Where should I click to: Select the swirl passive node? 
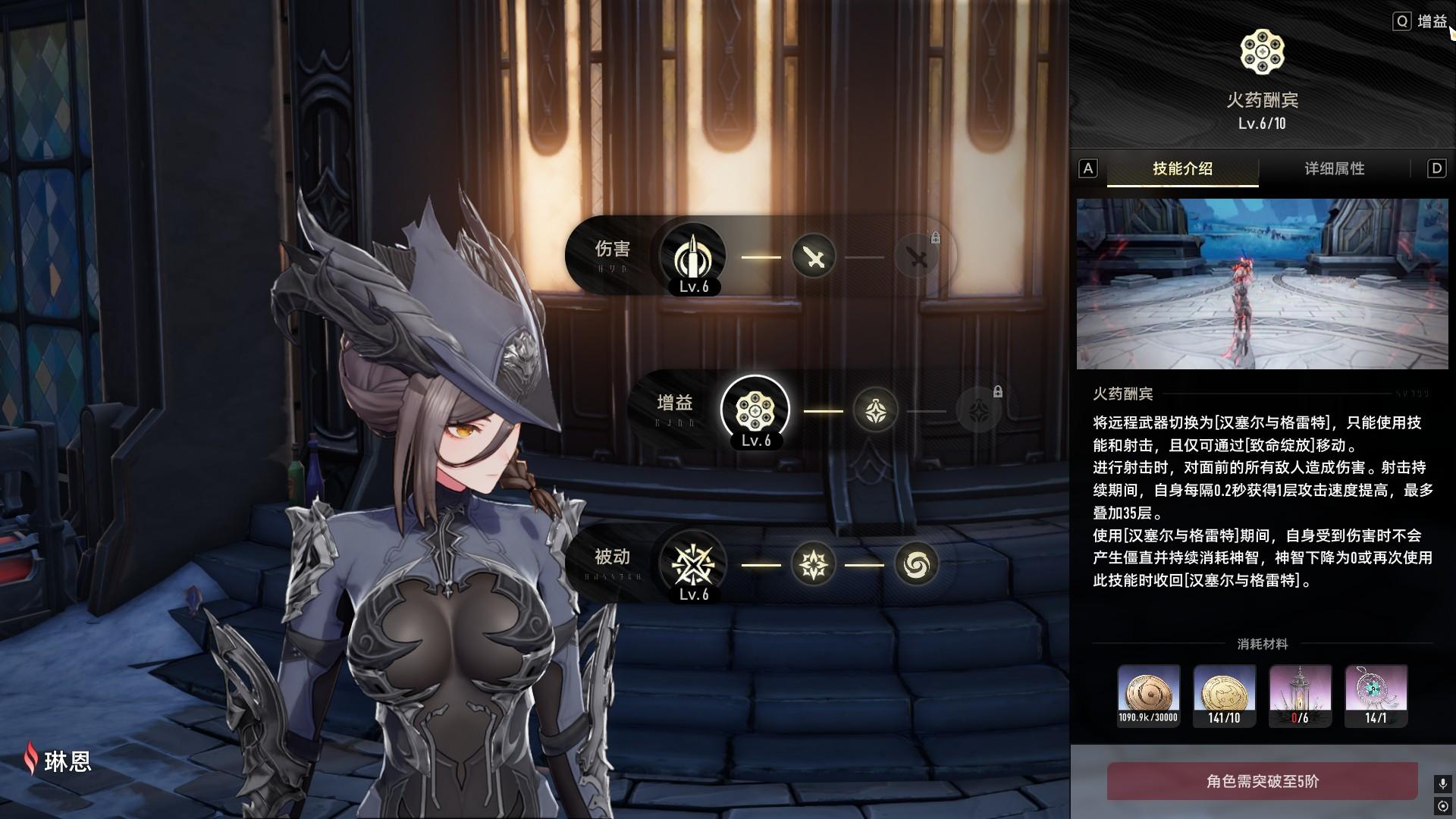pos(917,564)
